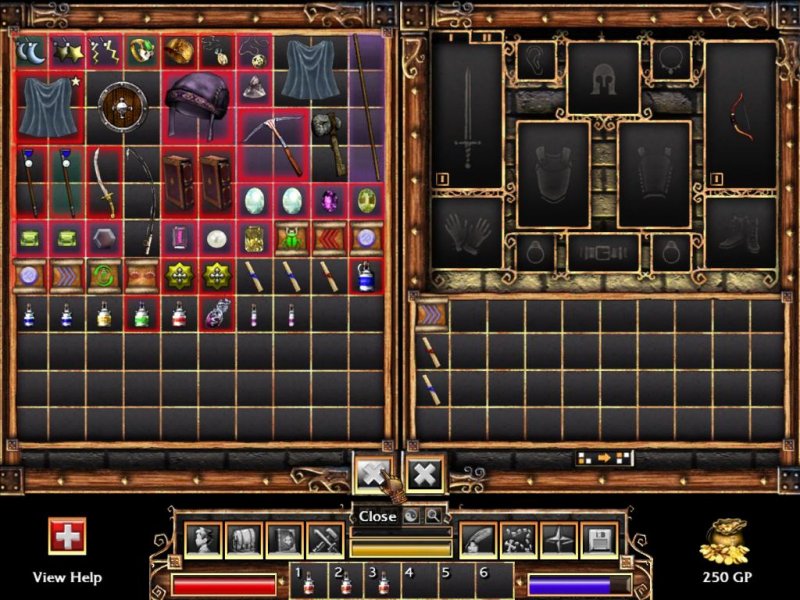800x600 pixels.
Task: Choose the green swirl rune tile
Action: coord(104,274)
